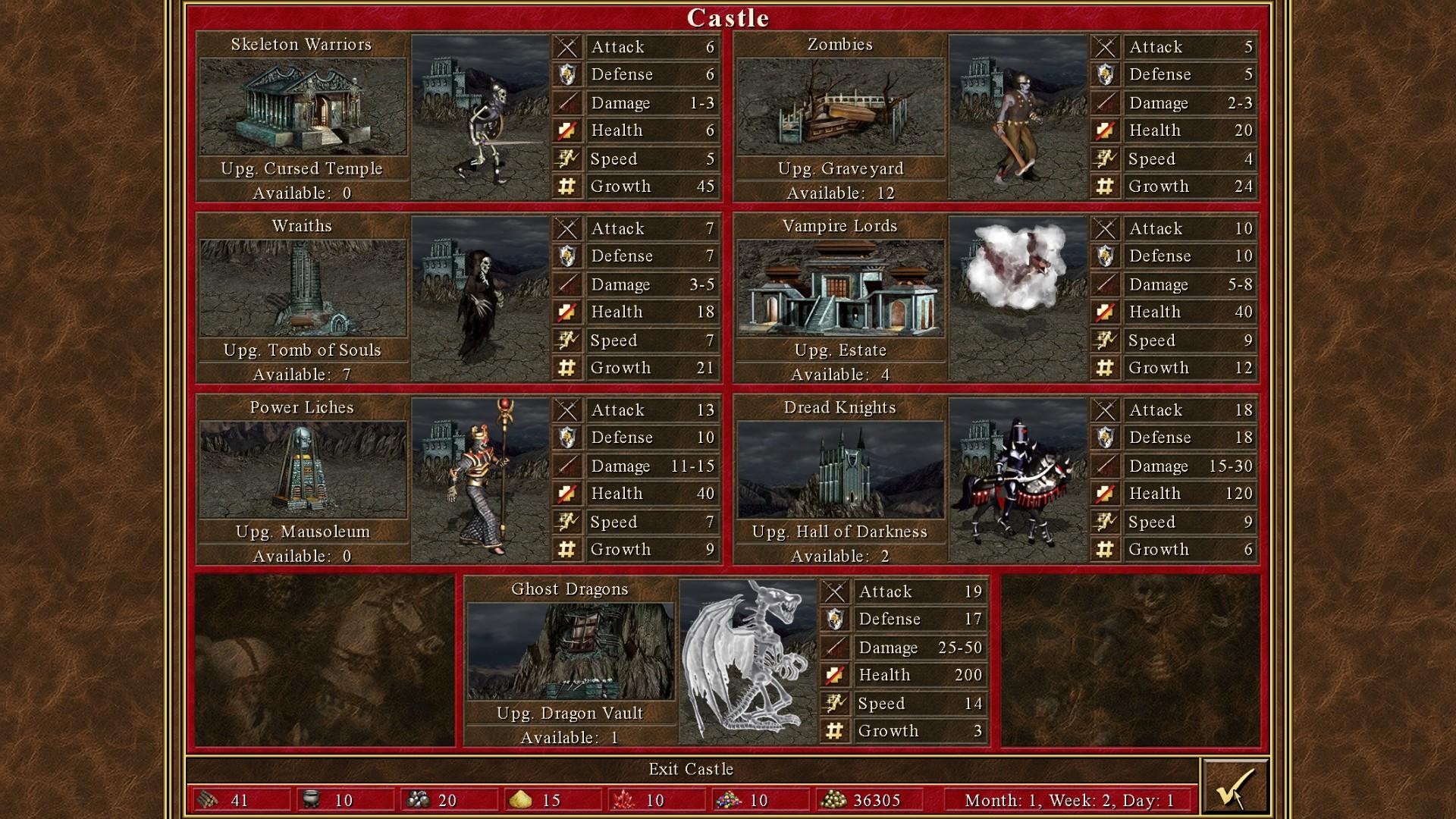Click the Damage icon next to Power Liches stats
1456x819 pixels.
point(566,466)
